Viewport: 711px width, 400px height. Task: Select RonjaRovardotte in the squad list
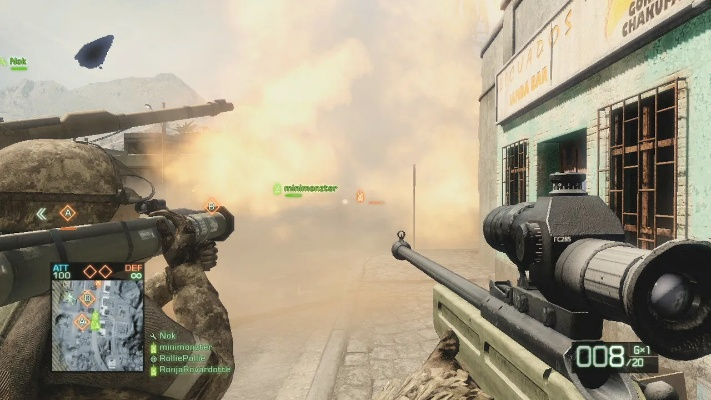(x=194, y=370)
